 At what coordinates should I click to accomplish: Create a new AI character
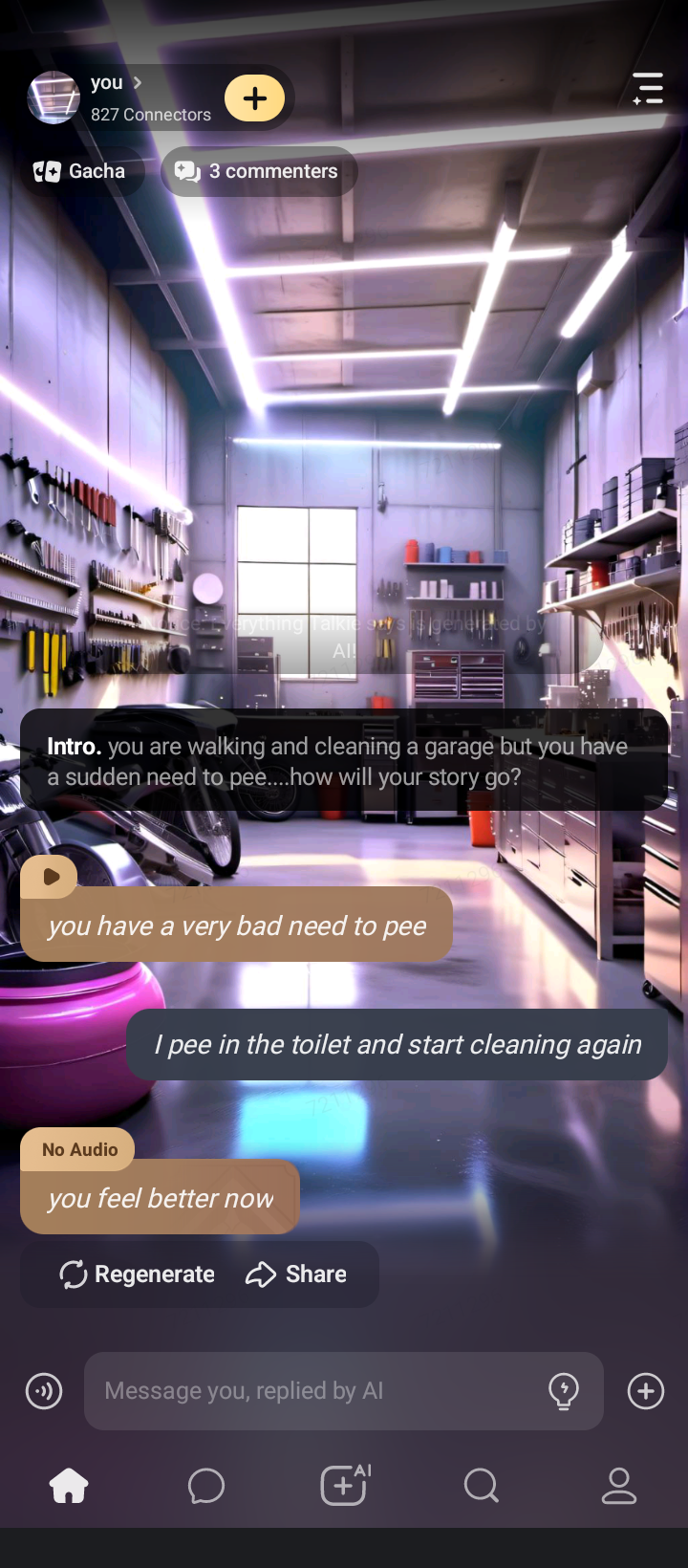(344, 1486)
